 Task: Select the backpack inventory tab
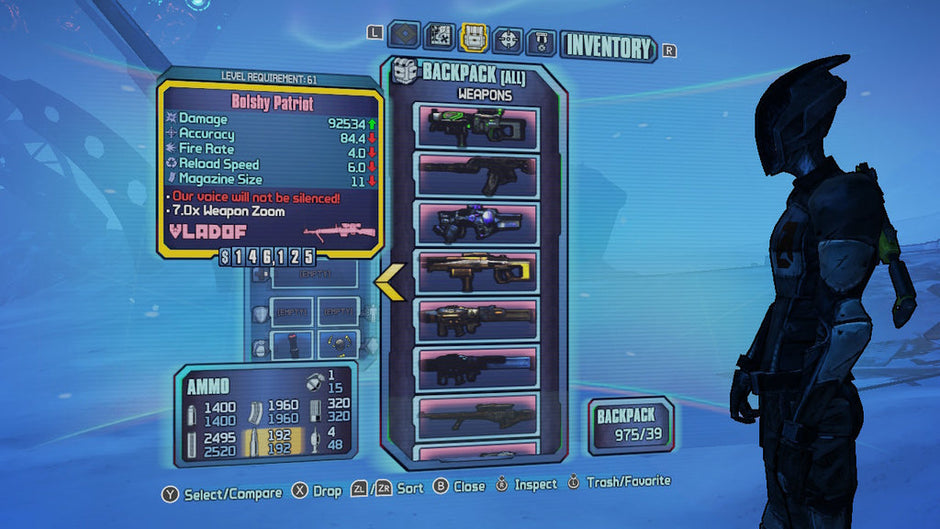(473, 38)
